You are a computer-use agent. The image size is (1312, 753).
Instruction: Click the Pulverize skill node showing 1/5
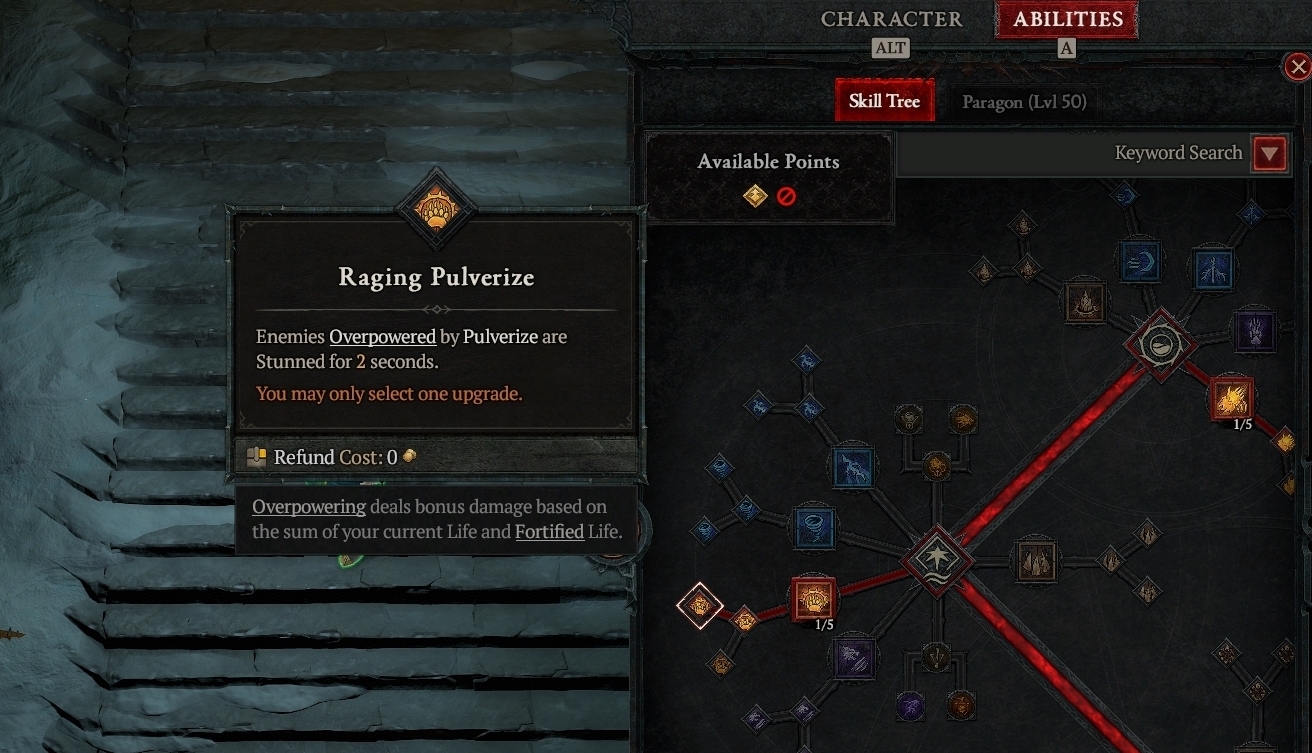point(811,599)
